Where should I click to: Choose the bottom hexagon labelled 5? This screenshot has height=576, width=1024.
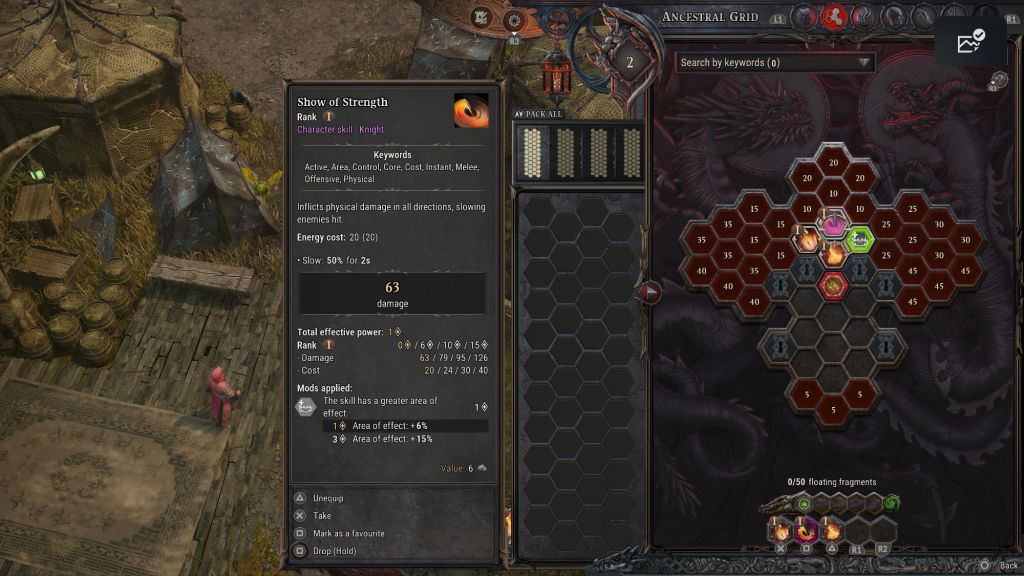[x=833, y=410]
